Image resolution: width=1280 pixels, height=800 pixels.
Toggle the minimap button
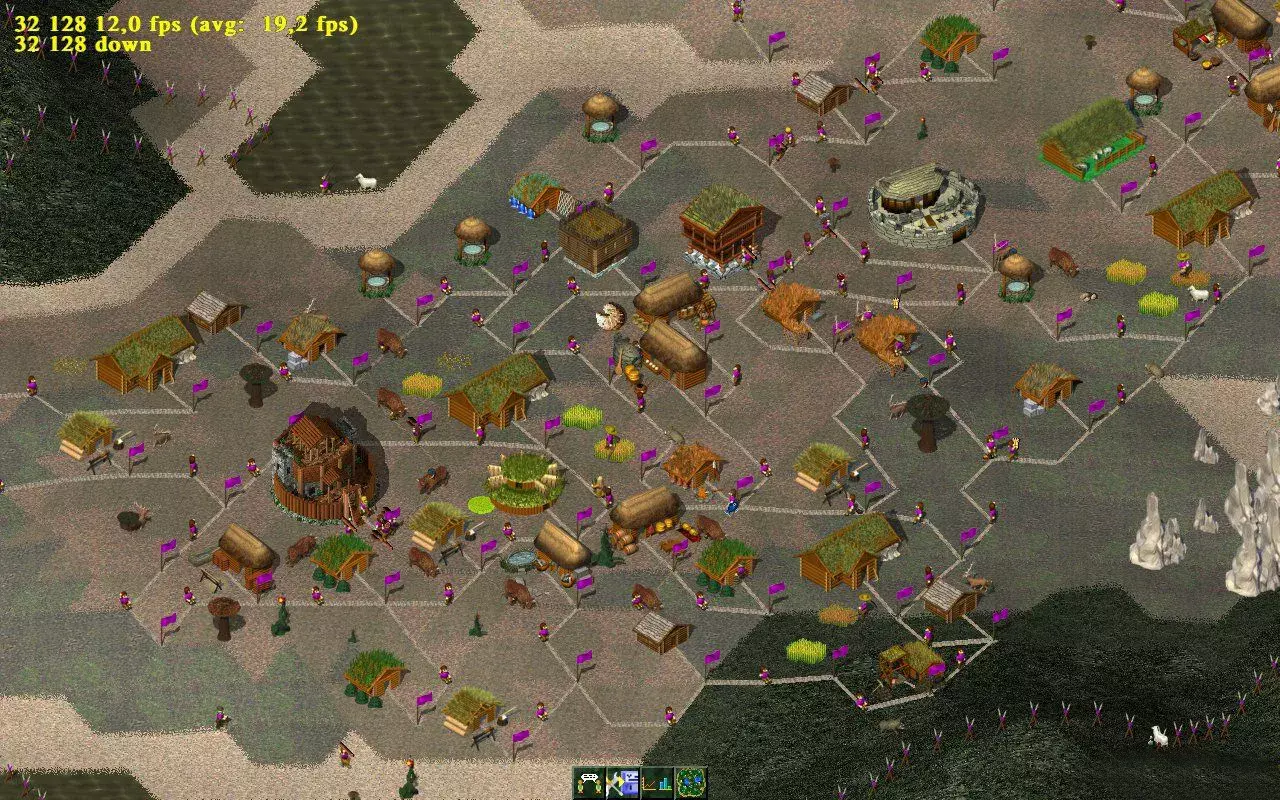pyautogui.click(x=691, y=783)
